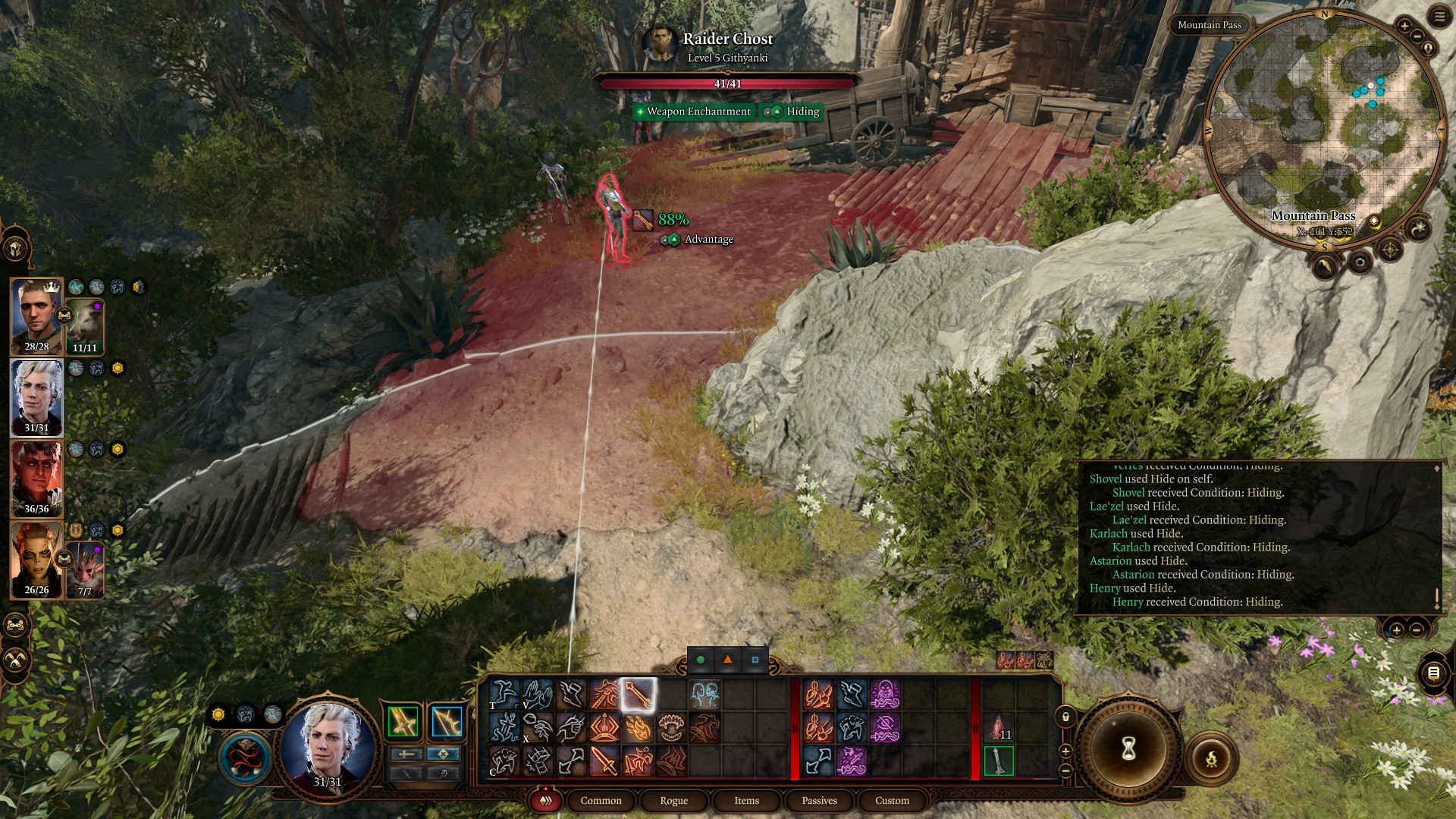1456x819 pixels.
Task: Click the combat log panel toggle button
Action: [x=1432, y=673]
